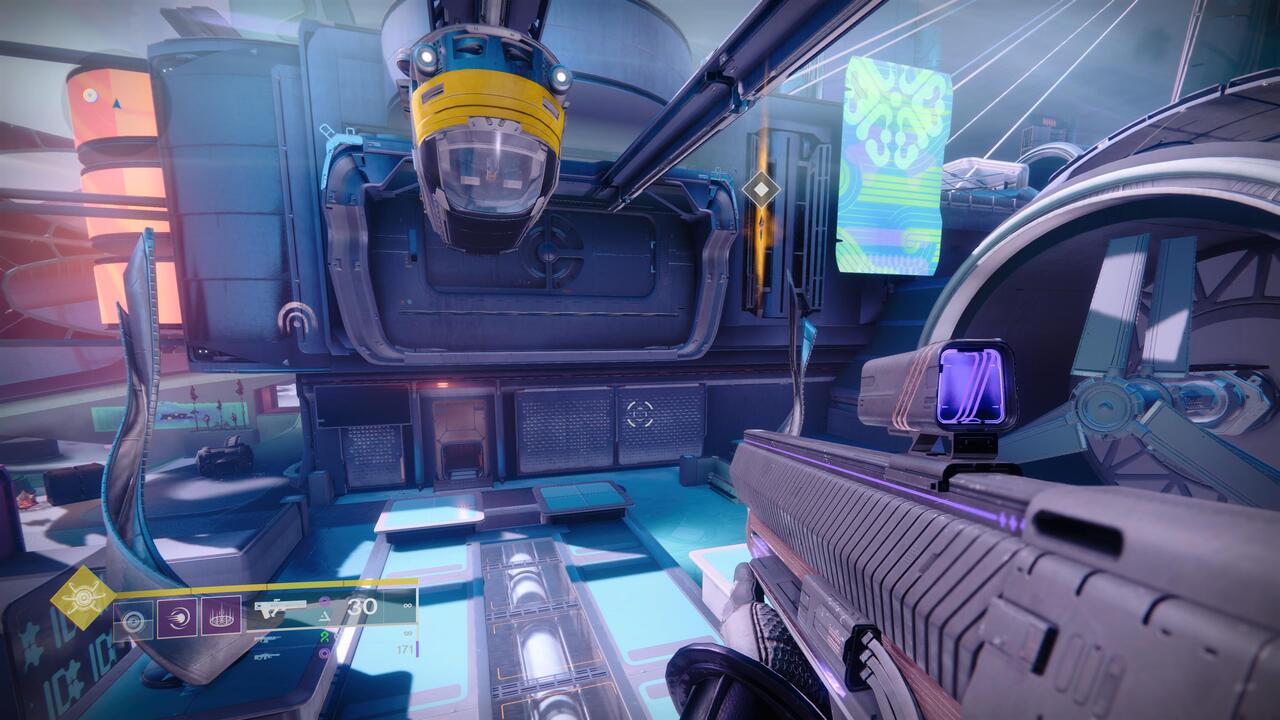Viewport: 1280px width, 720px height.
Task: Click the purple ammo reserve bar
Action: (417, 651)
